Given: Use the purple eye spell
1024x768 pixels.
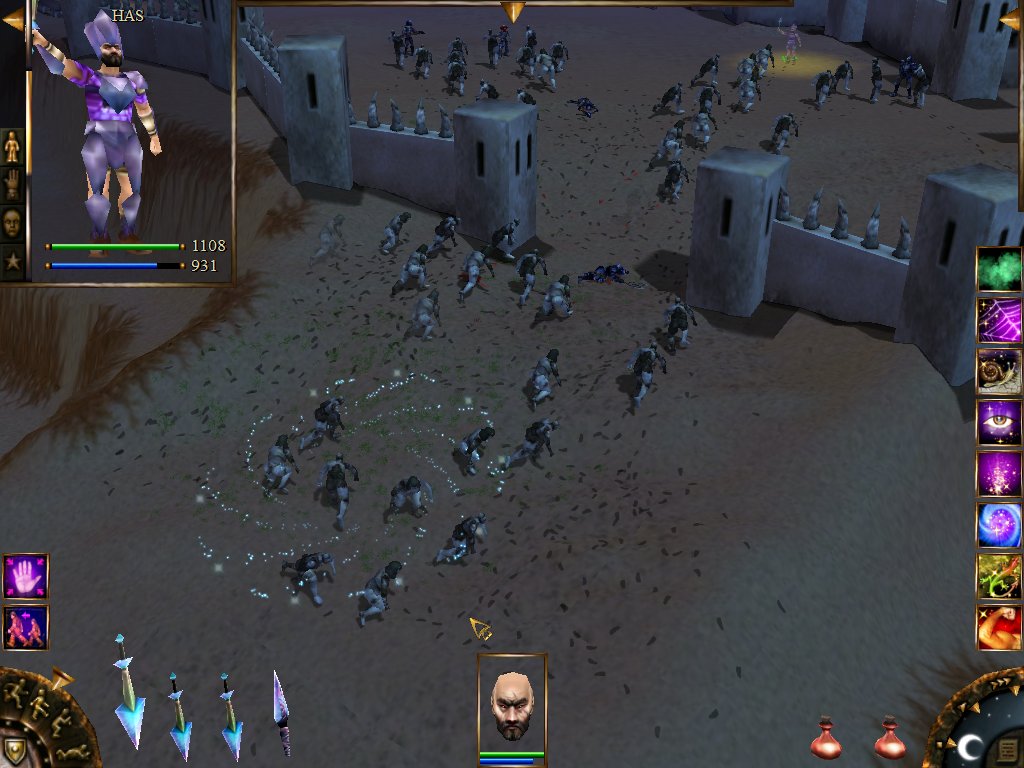Looking at the screenshot, I should point(999,423).
